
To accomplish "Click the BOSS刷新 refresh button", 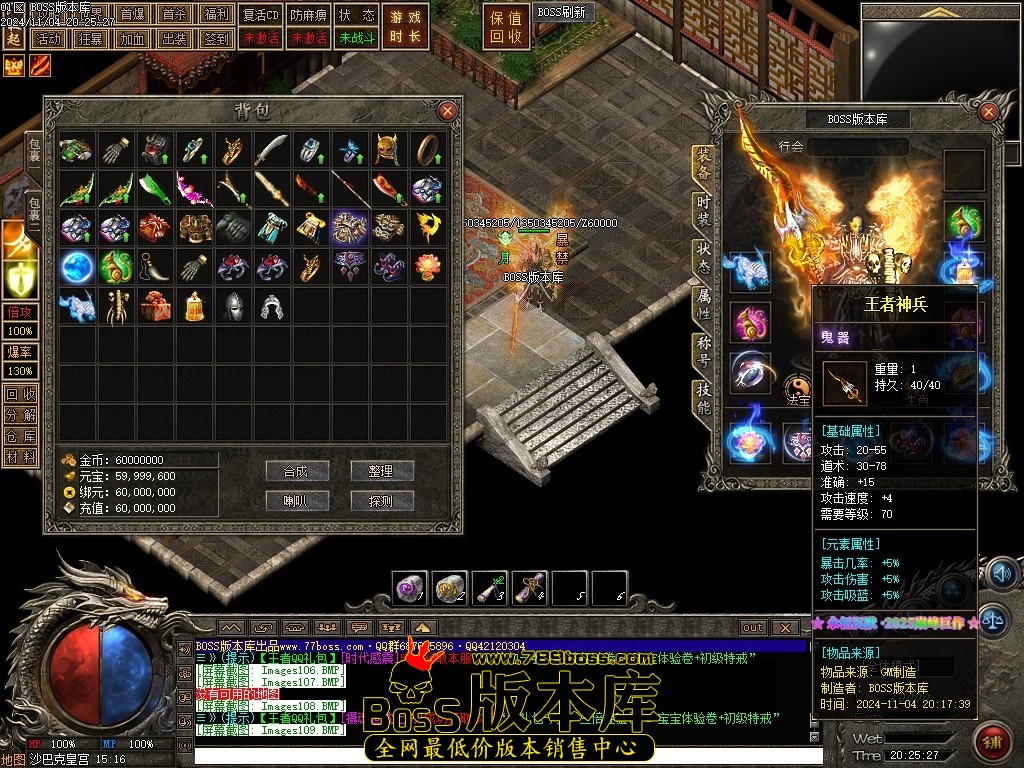I will (x=563, y=13).
